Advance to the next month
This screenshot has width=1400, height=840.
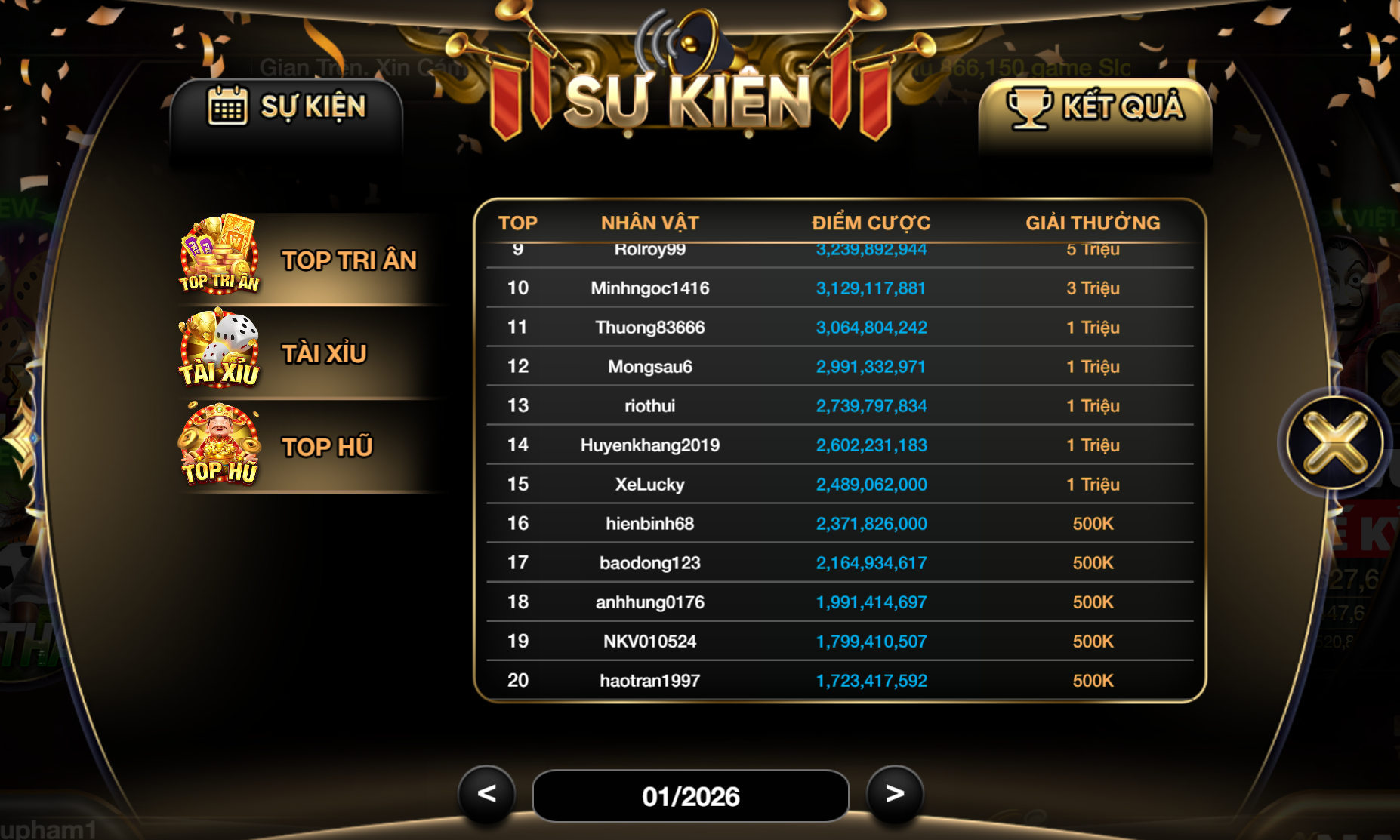[x=895, y=793]
